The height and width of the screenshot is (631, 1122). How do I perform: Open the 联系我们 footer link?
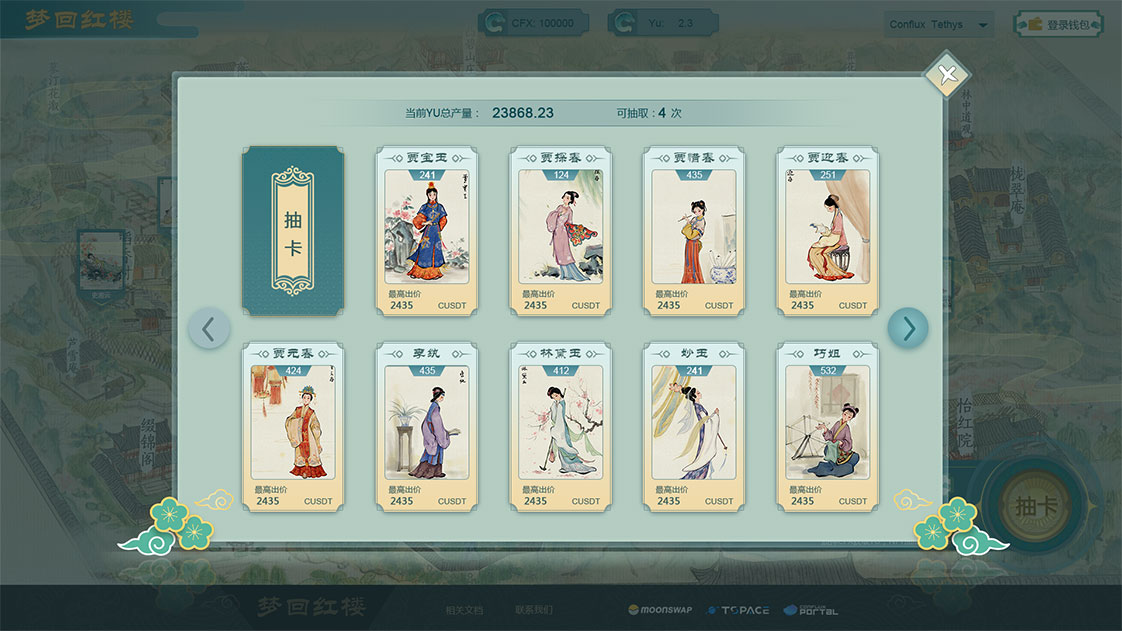[x=534, y=609]
